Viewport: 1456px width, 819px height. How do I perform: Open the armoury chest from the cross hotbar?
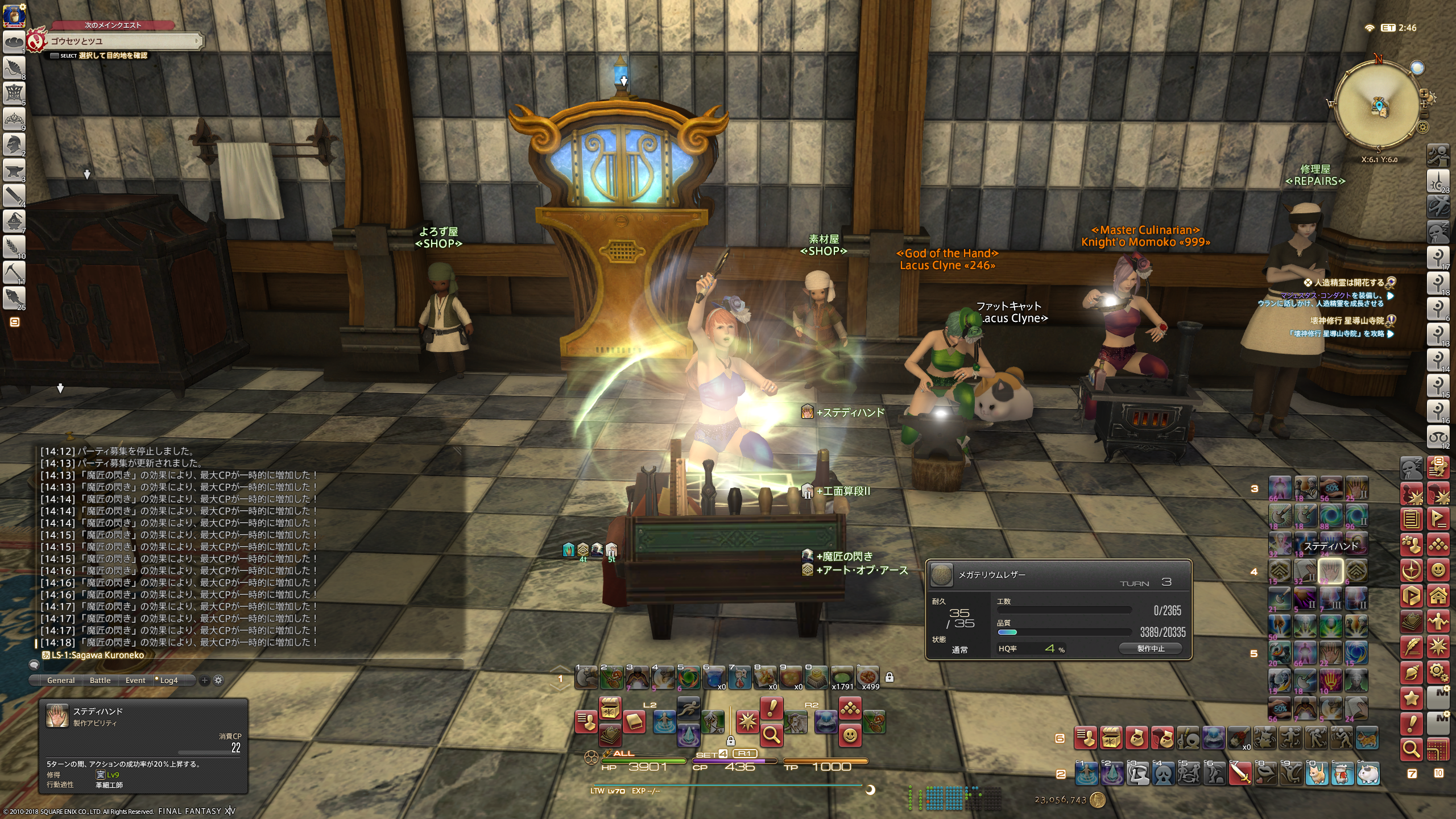click(x=610, y=709)
